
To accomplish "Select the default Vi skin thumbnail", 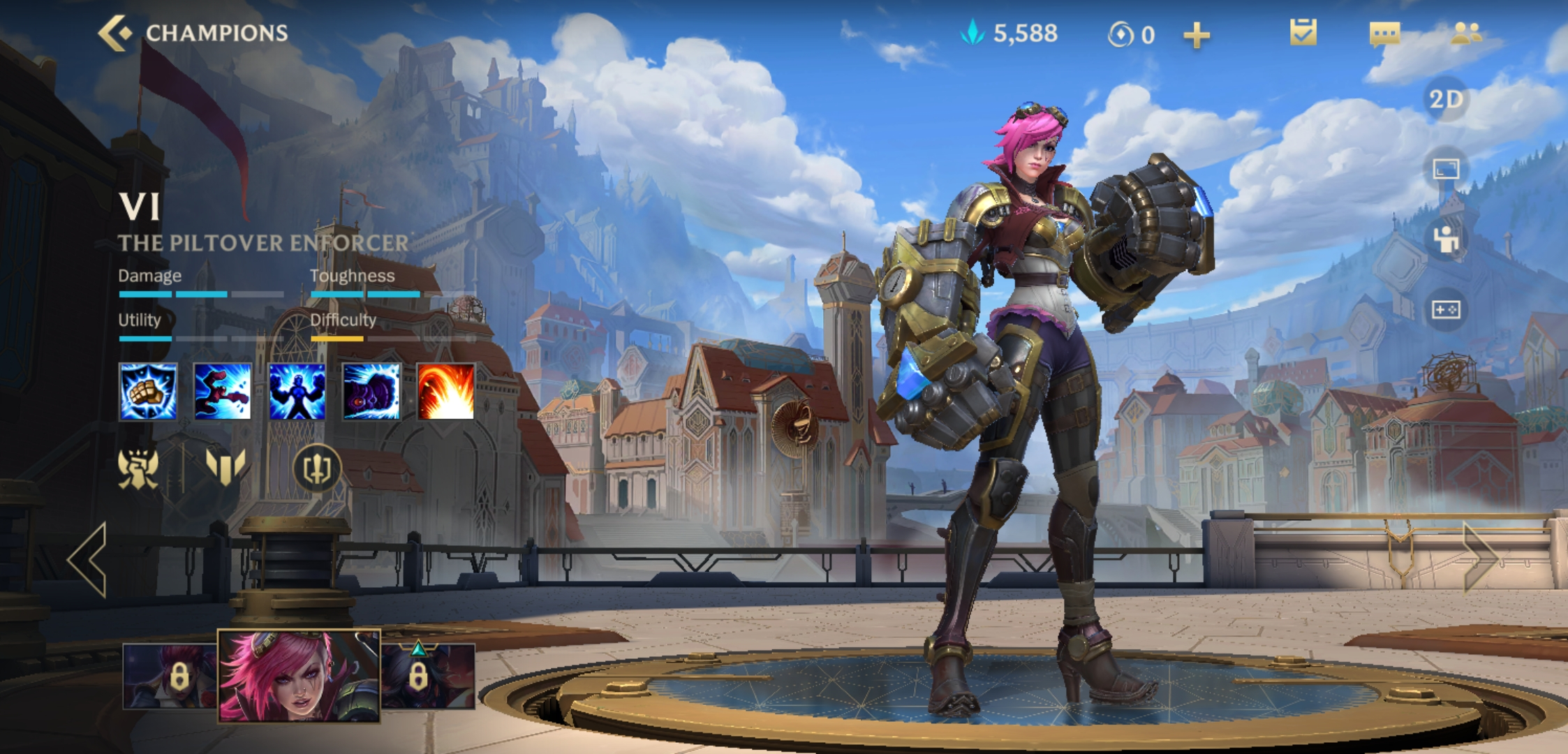I will (x=299, y=675).
